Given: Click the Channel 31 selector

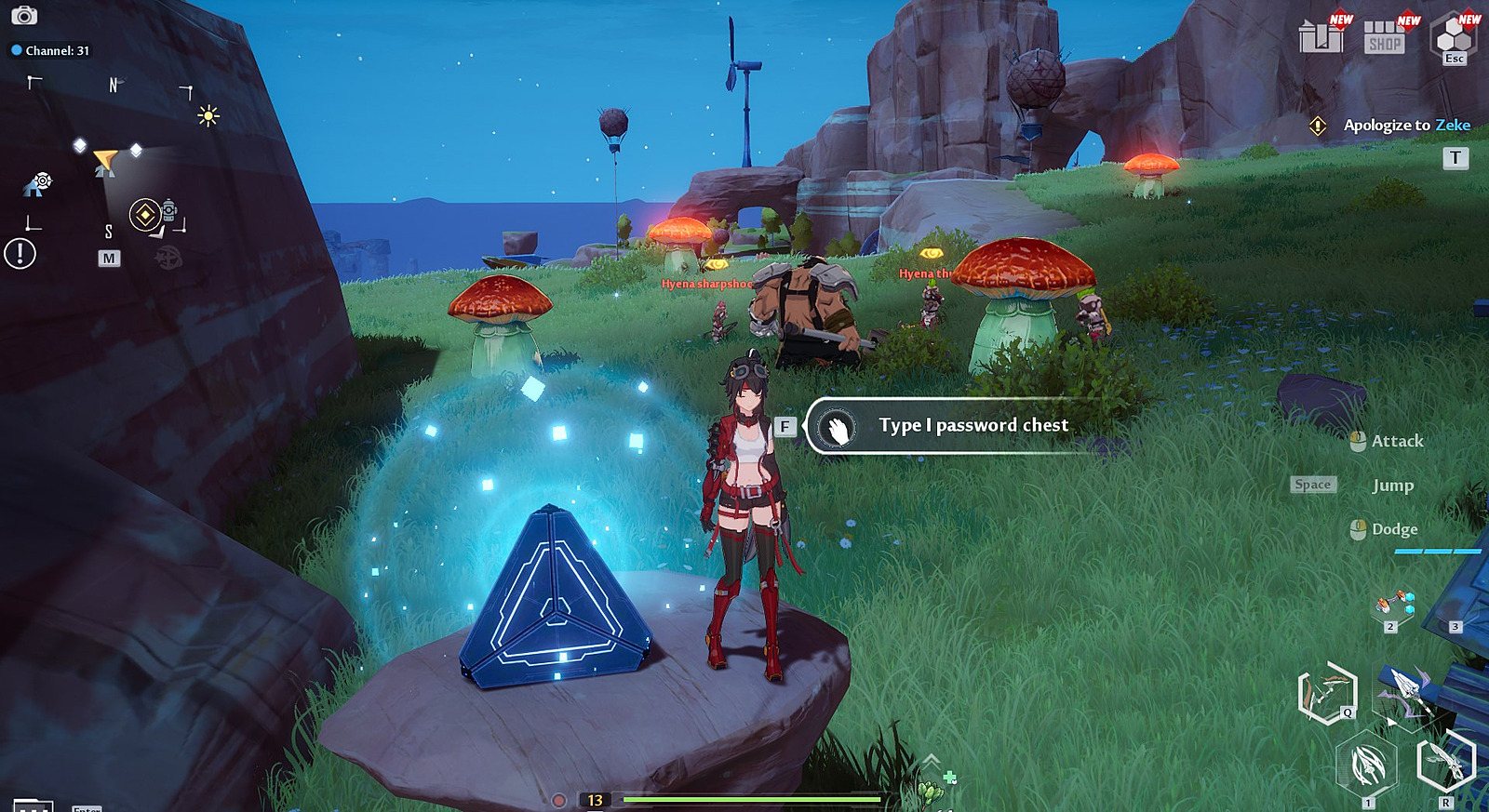Looking at the screenshot, I should [51, 51].
